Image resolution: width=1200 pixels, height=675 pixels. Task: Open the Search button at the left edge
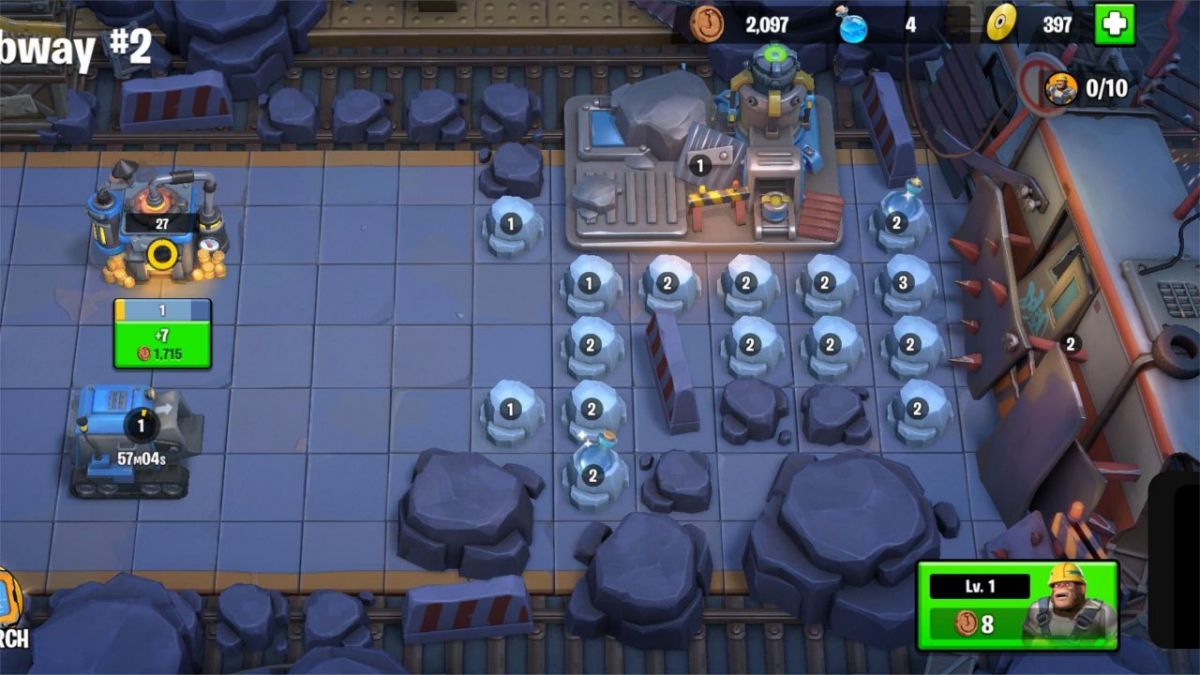10,608
